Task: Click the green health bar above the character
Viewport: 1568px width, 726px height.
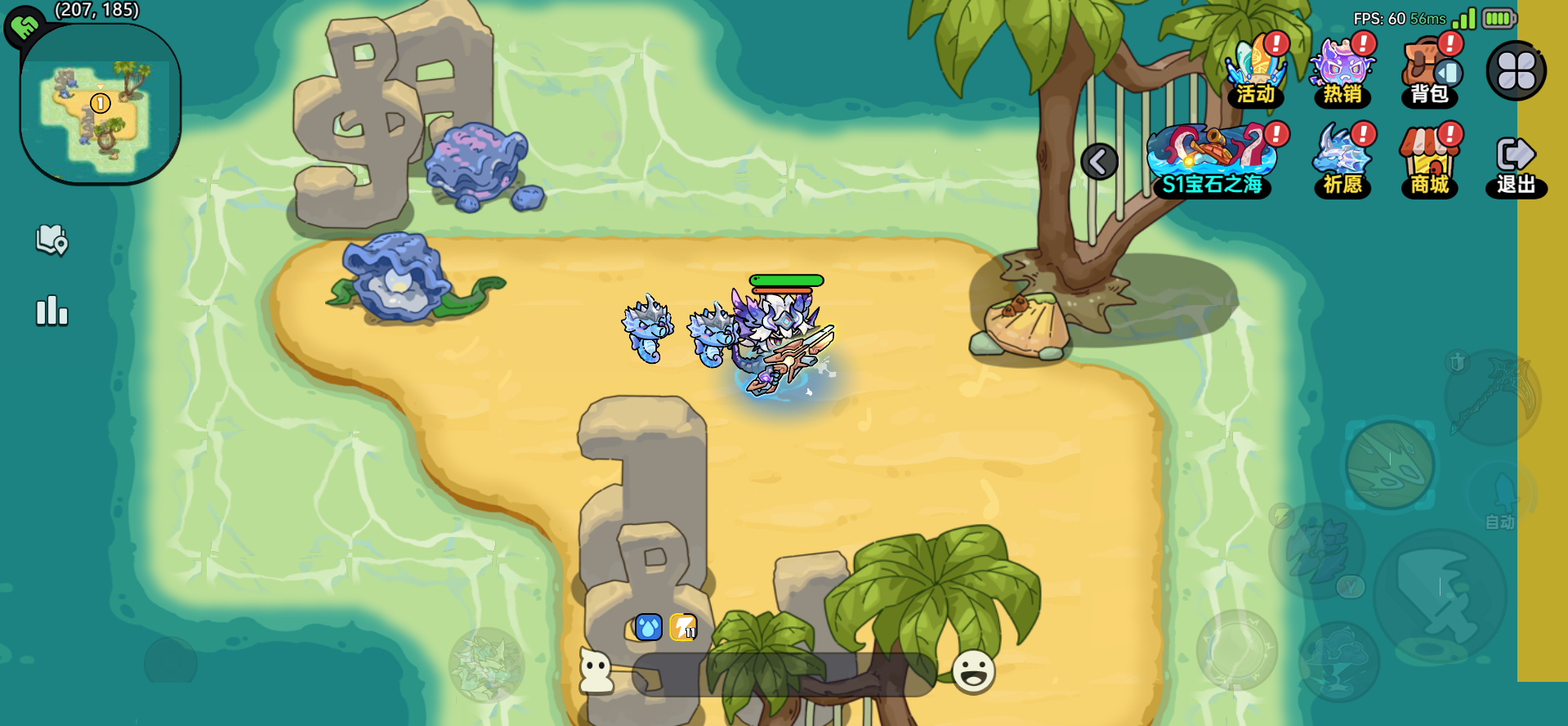Action: click(x=786, y=279)
